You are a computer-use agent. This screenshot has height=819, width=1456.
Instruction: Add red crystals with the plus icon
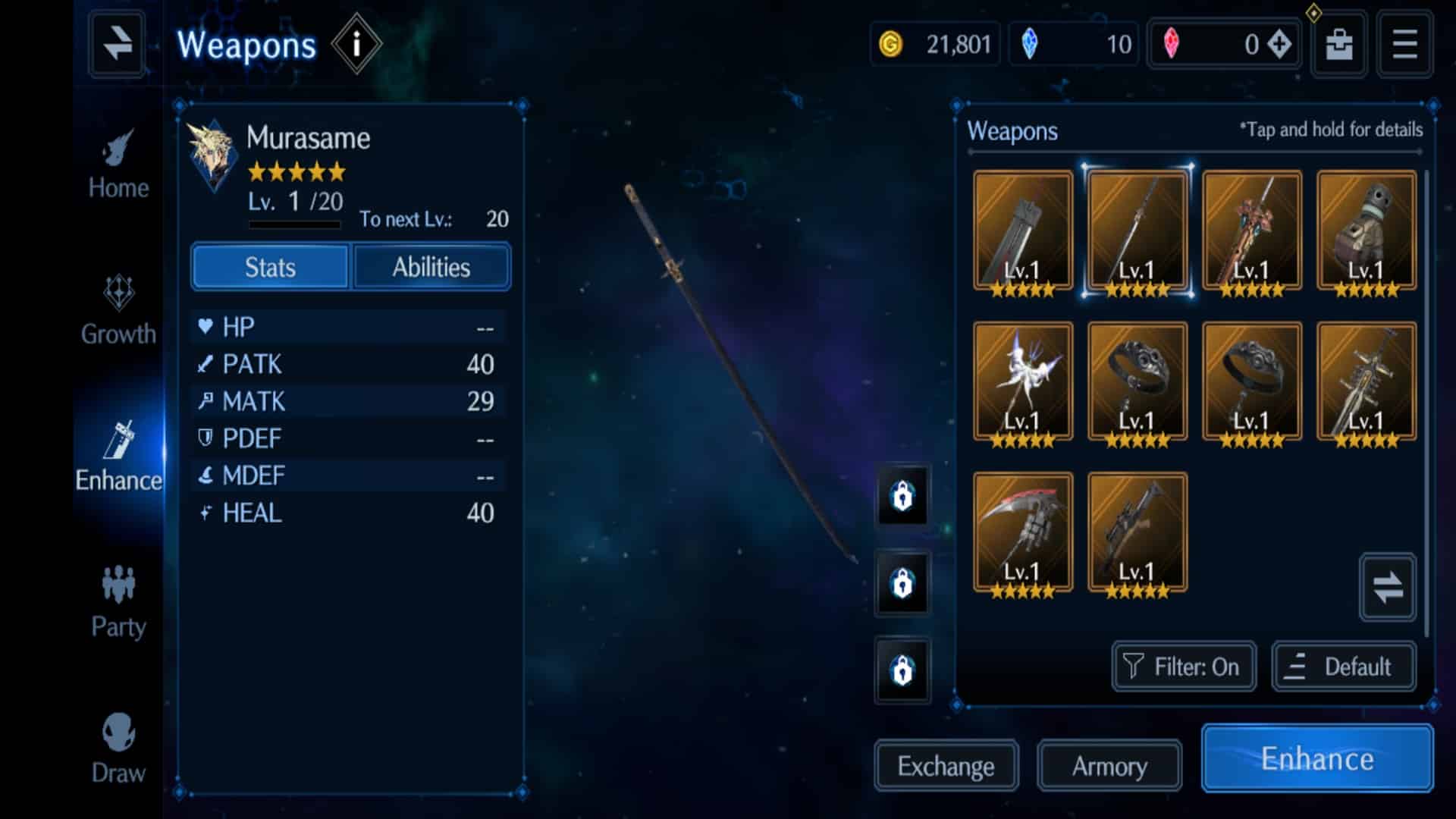tap(1279, 44)
